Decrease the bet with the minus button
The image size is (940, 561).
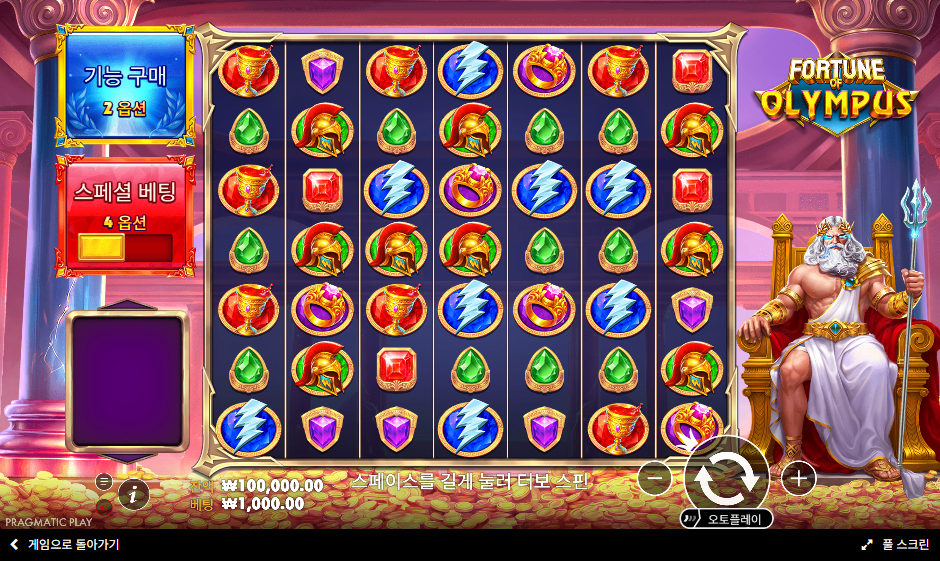[654, 479]
